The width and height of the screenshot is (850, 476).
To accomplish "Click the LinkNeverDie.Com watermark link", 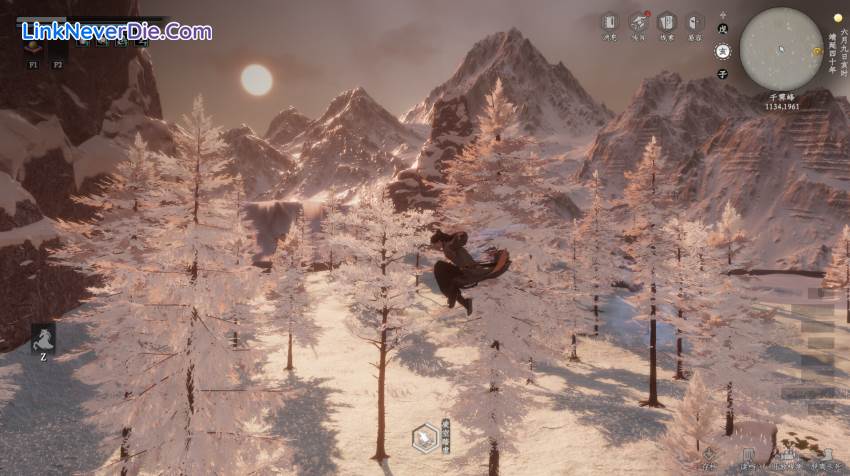I will 116,32.
